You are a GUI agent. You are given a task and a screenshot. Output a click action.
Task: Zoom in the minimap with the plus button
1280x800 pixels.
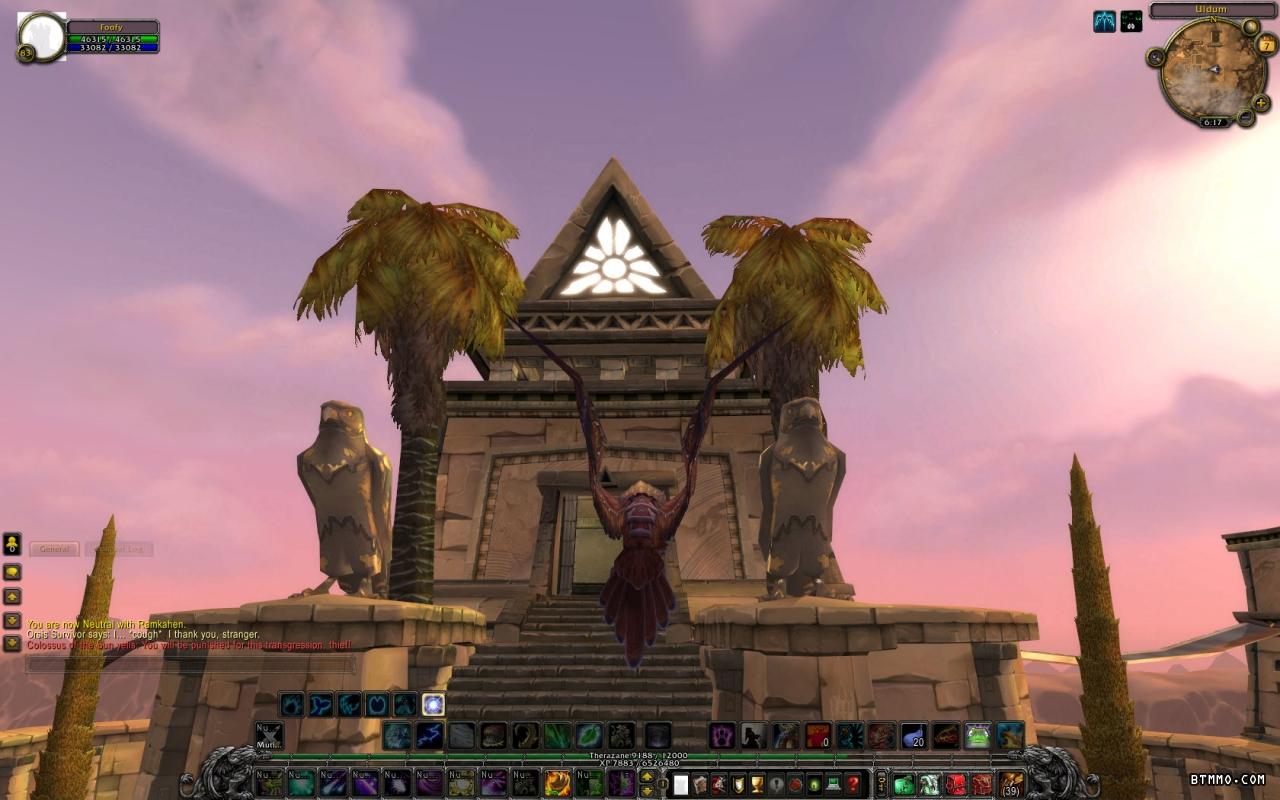tap(1261, 102)
